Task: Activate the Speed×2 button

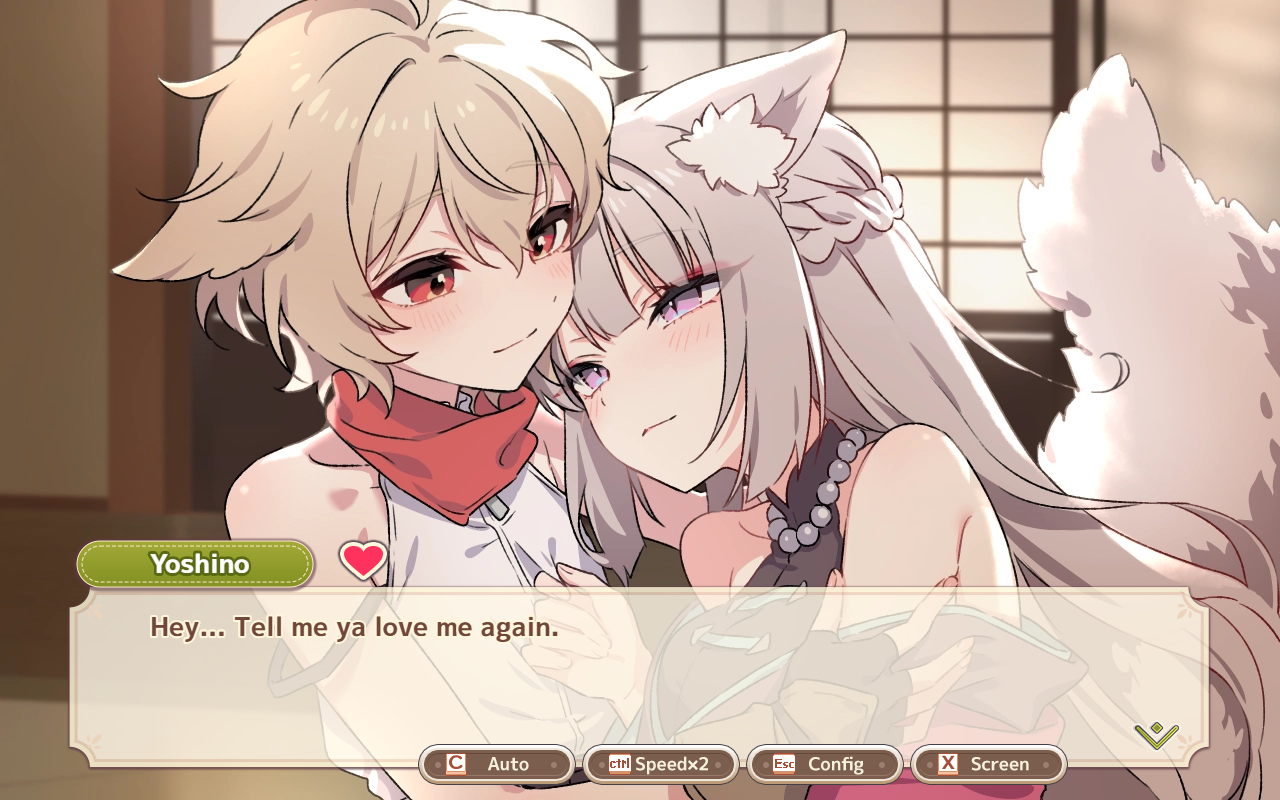Action: coord(660,764)
